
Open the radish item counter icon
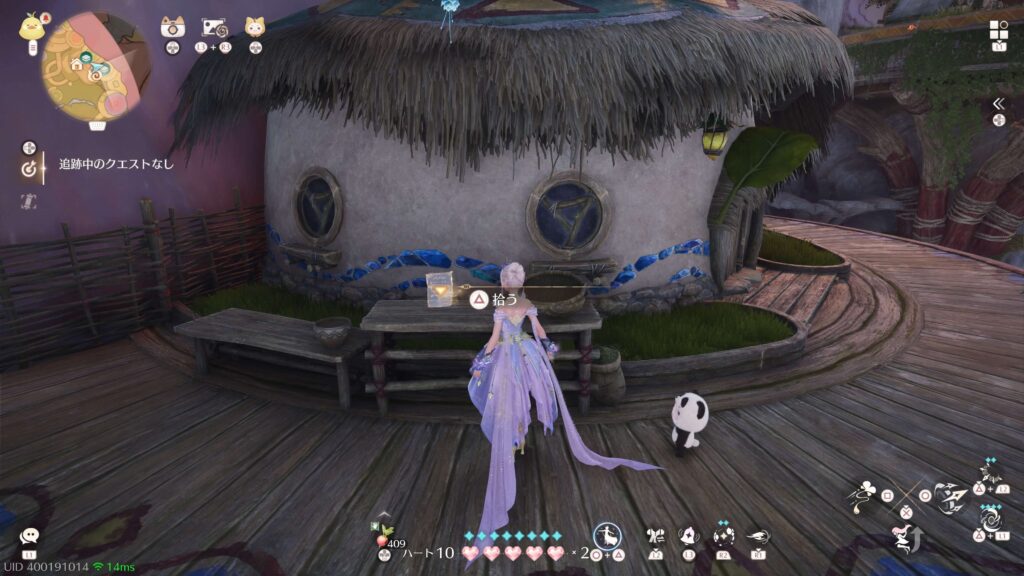click(x=384, y=530)
